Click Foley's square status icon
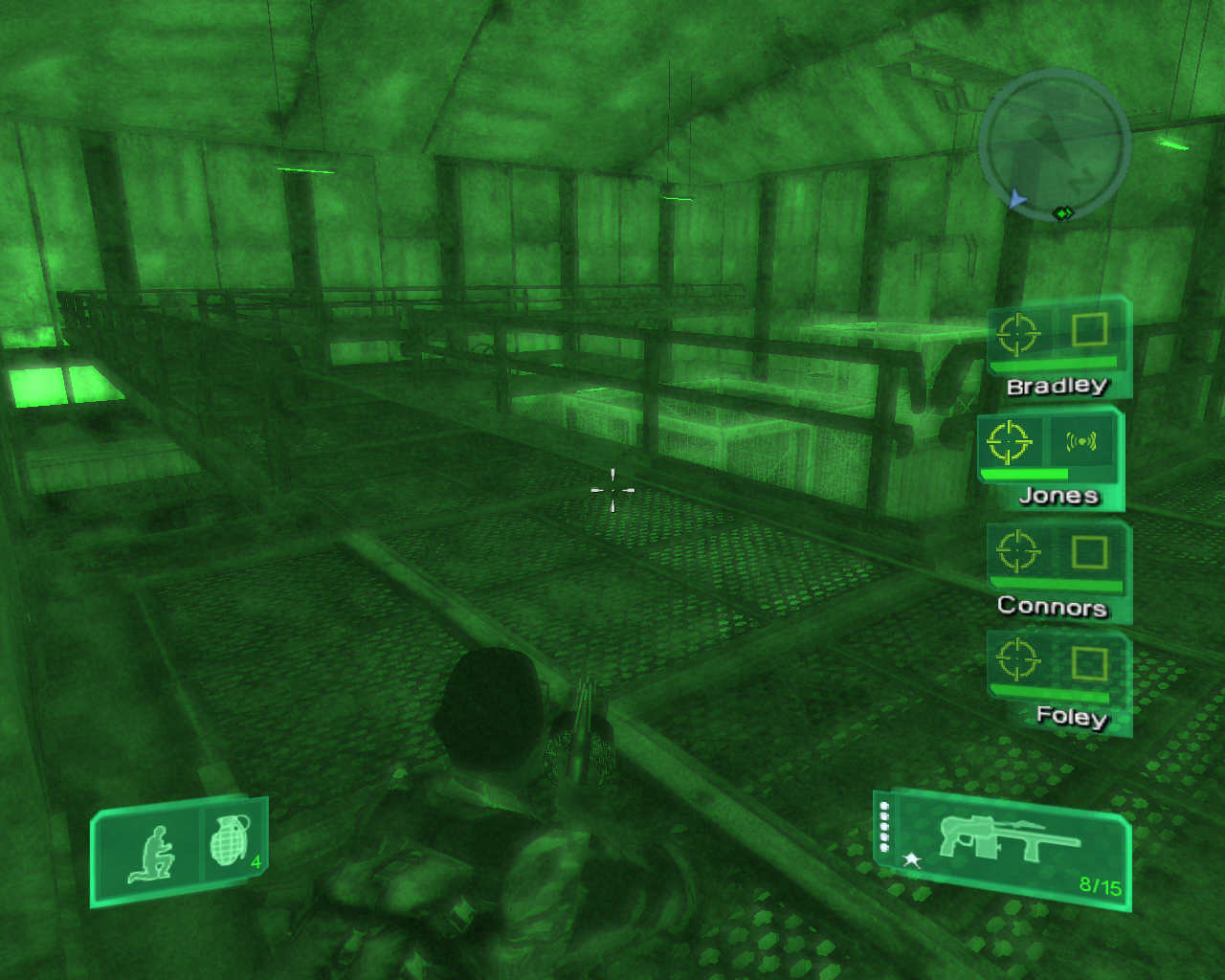The width and height of the screenshot is (1225, 980). (1089, 662)
